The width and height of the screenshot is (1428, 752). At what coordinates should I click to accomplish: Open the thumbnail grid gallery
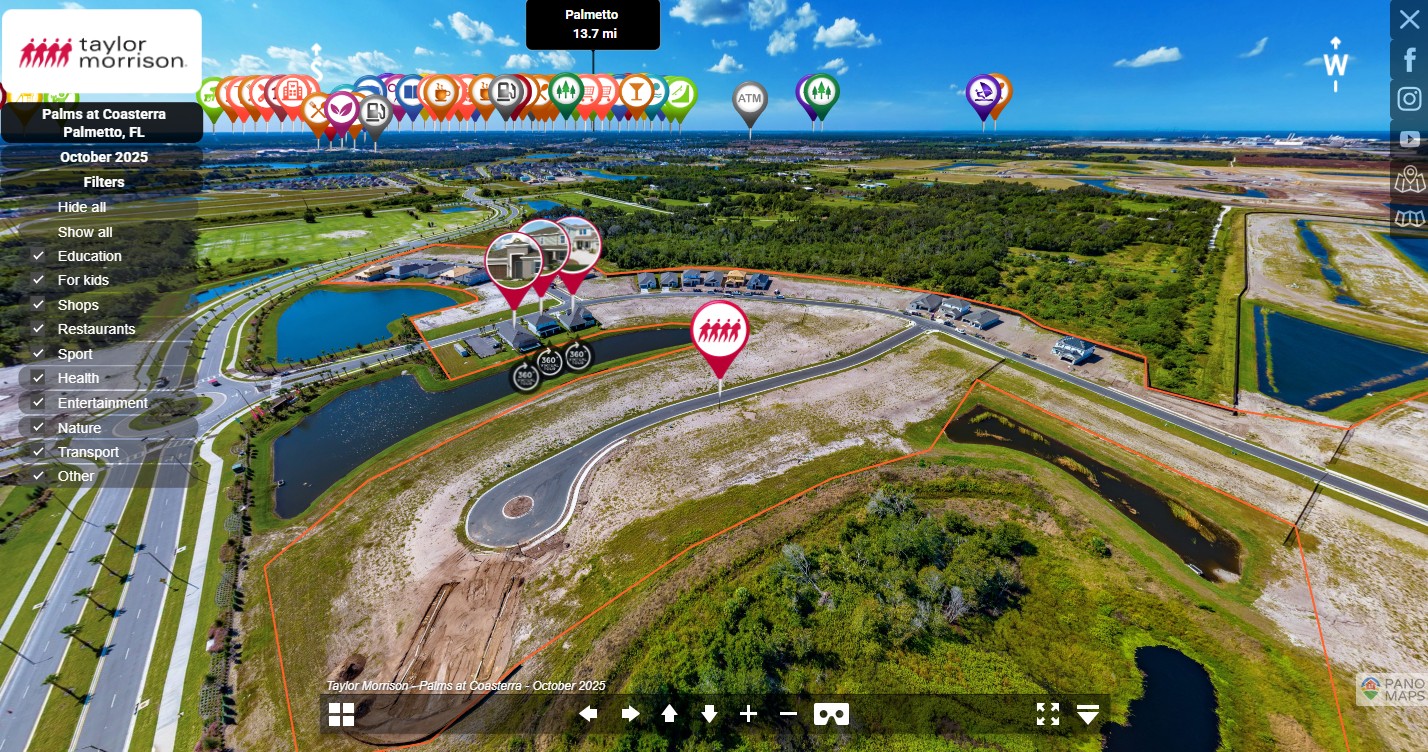click(x=342, y=714)
